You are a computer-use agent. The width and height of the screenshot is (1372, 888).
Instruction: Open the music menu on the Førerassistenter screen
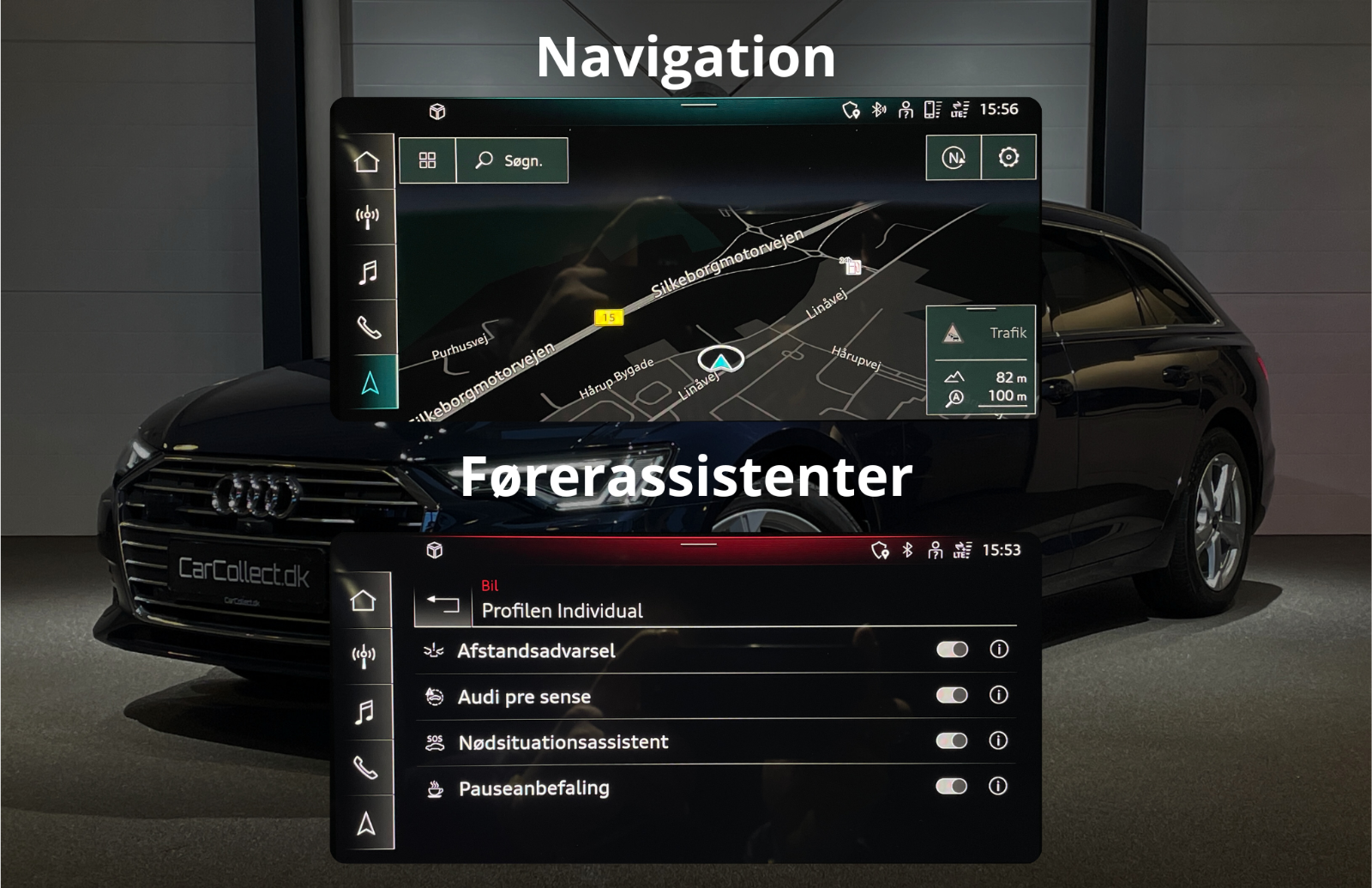(365, 712)
